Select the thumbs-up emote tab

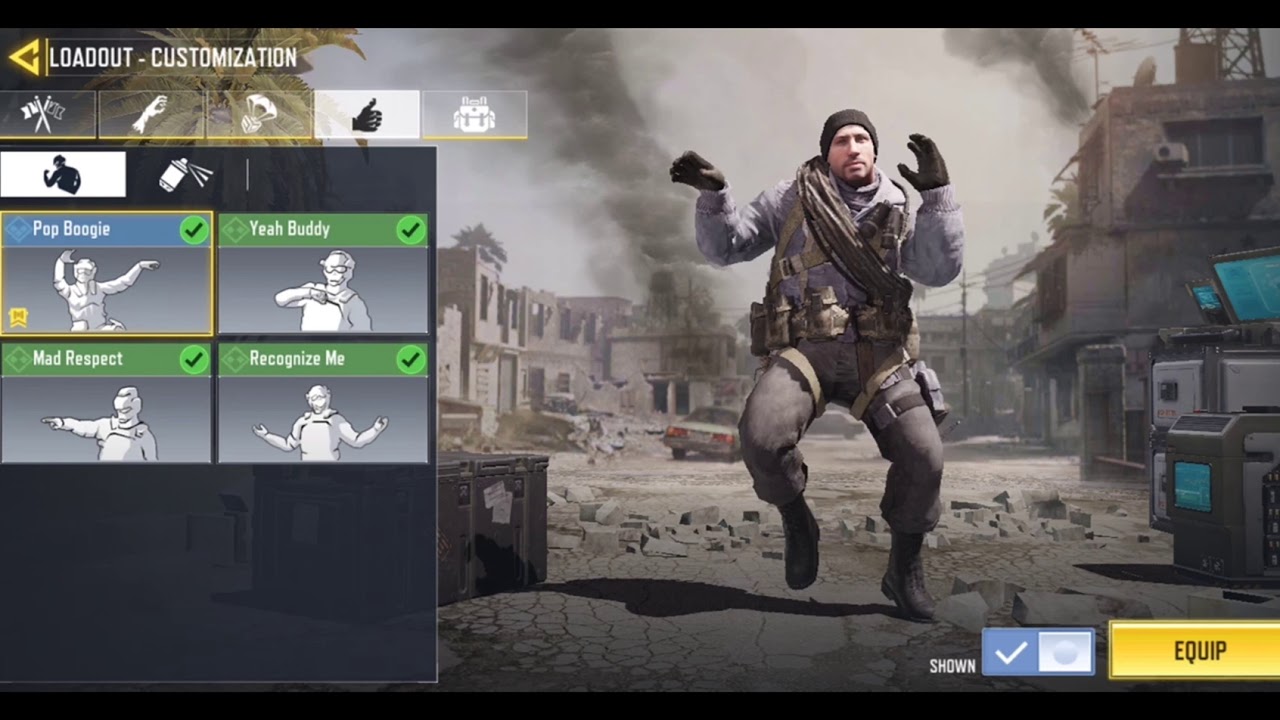(367, 114)
